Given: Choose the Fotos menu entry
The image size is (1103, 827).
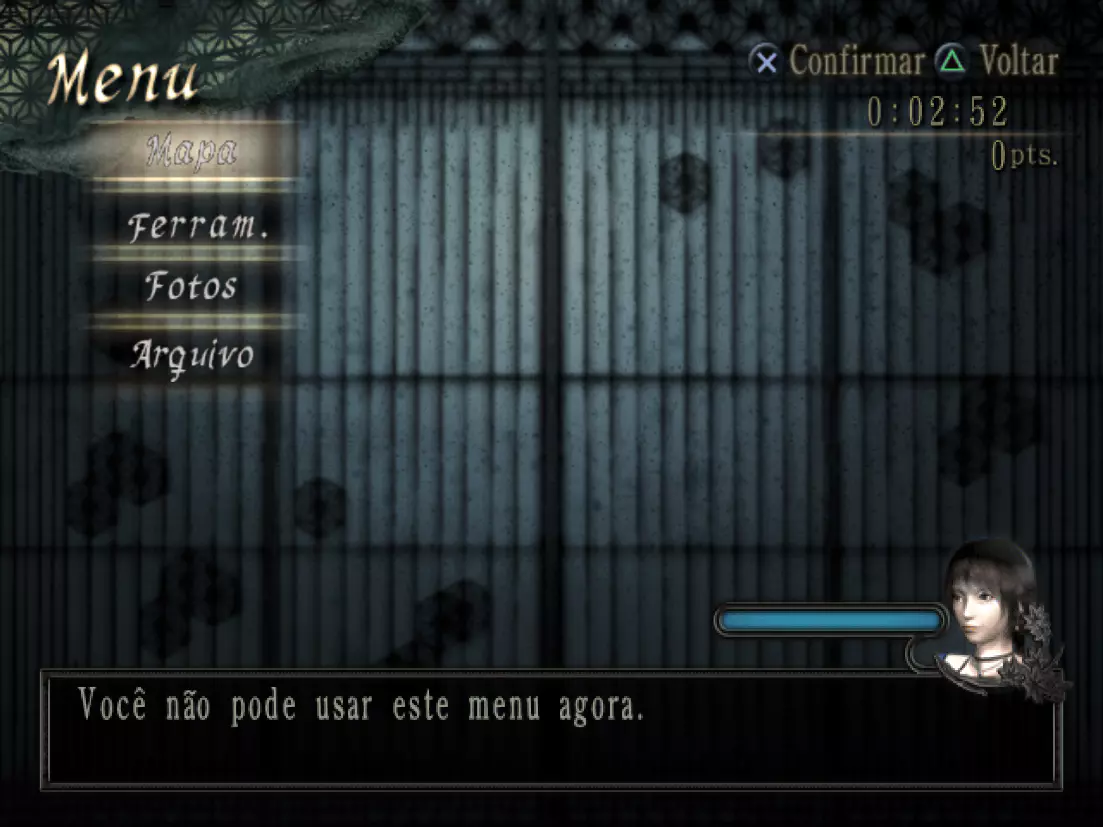Looking at the screenshot, I should [x=192, y=287].
